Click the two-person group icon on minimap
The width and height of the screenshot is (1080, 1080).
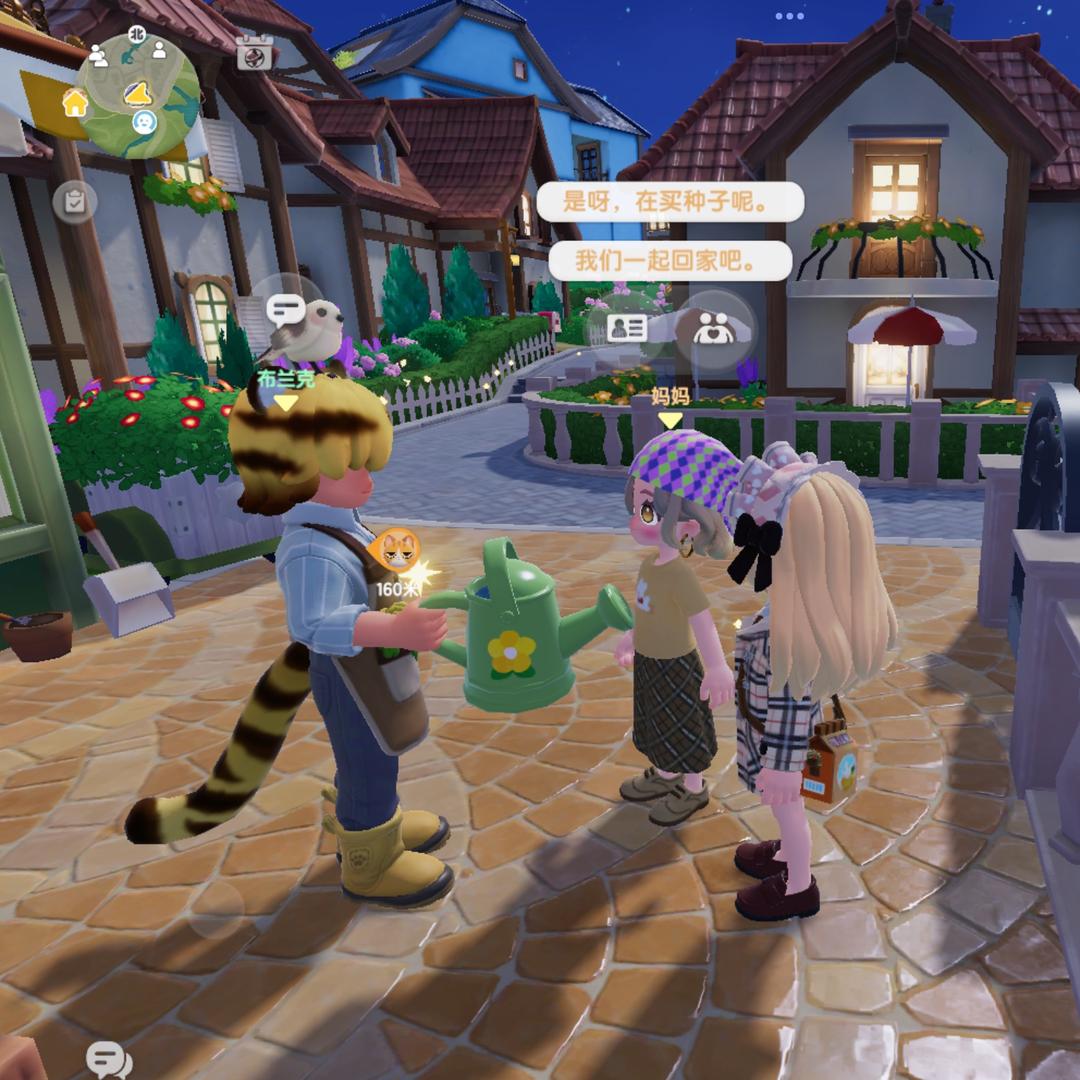pos(98,55)
